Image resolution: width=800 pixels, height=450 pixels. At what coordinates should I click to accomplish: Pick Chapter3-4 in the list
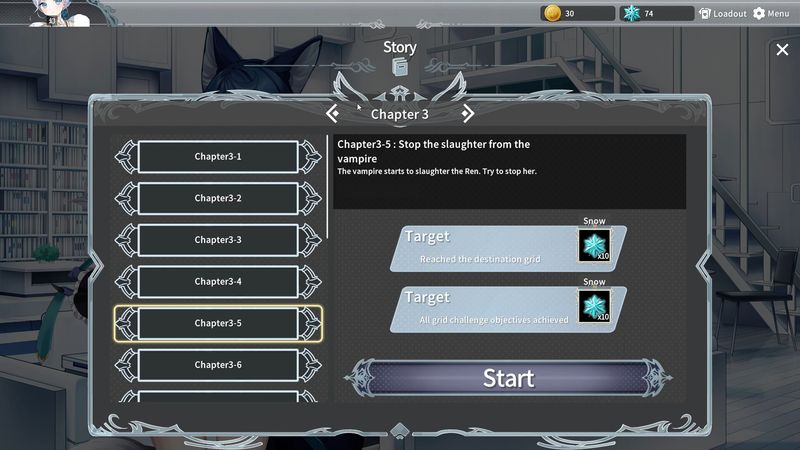pos(218,282)
